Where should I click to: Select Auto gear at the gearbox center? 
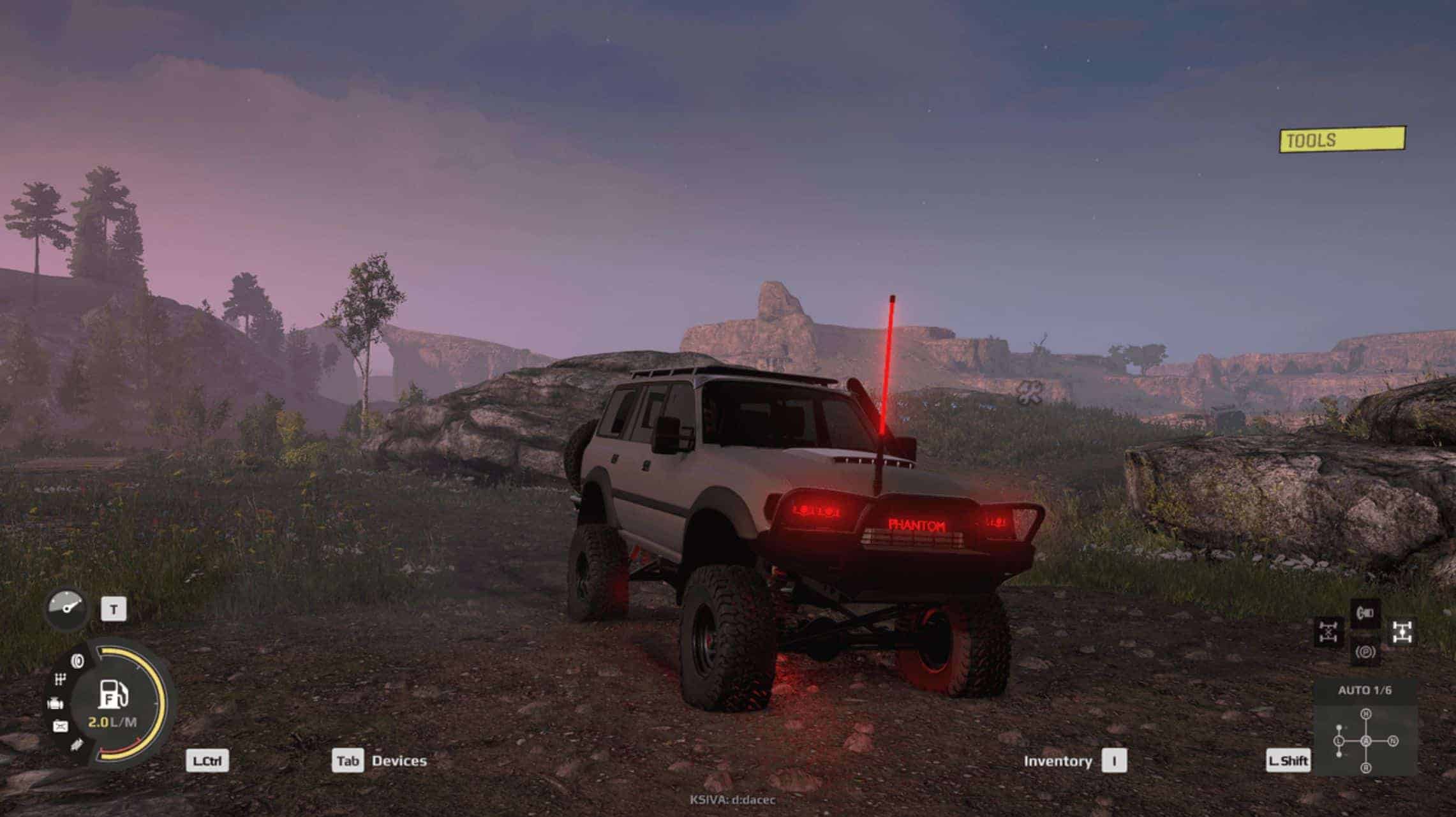1366,741
